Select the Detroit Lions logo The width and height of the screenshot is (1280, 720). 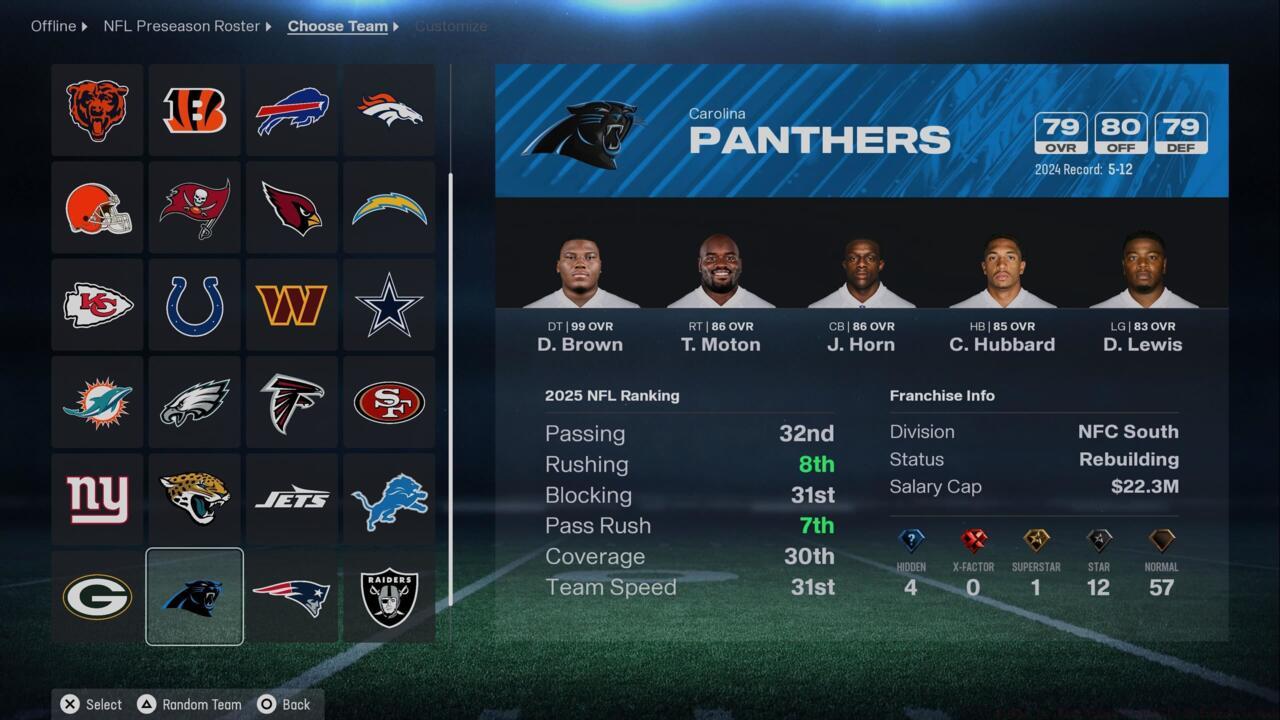click(x=388, y=499)
